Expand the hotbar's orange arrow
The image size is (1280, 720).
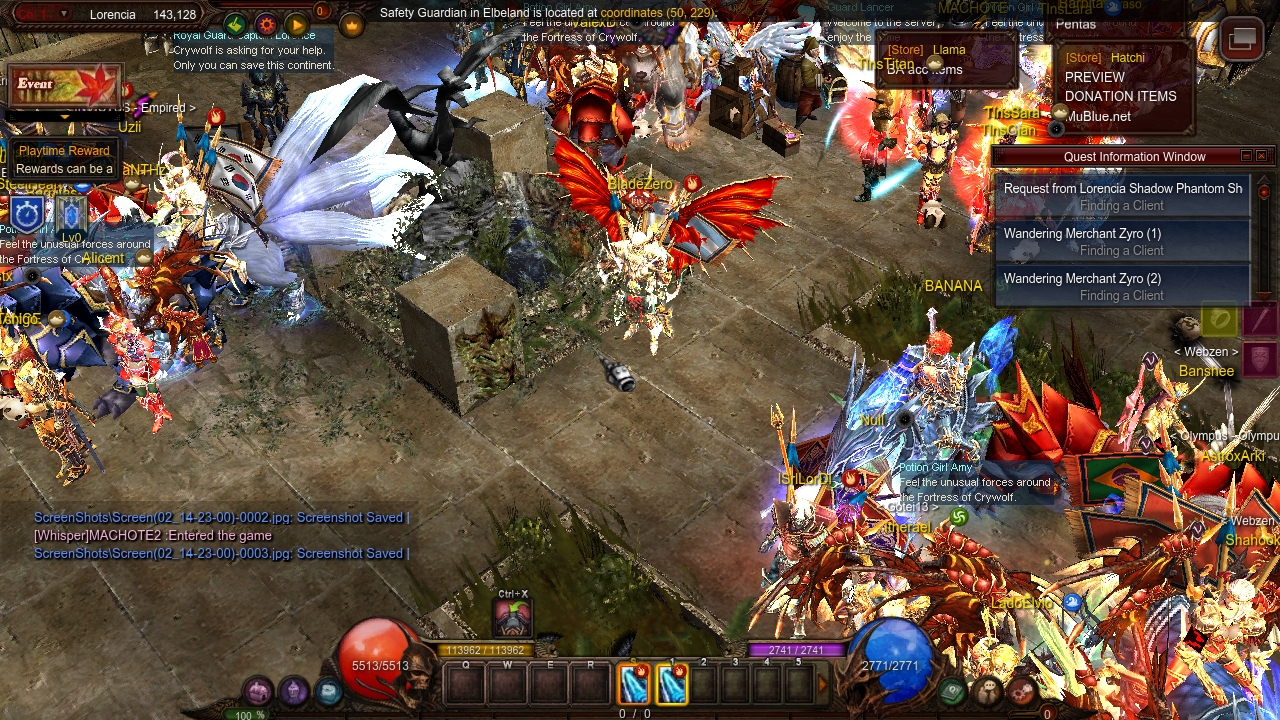click(823, 684)
